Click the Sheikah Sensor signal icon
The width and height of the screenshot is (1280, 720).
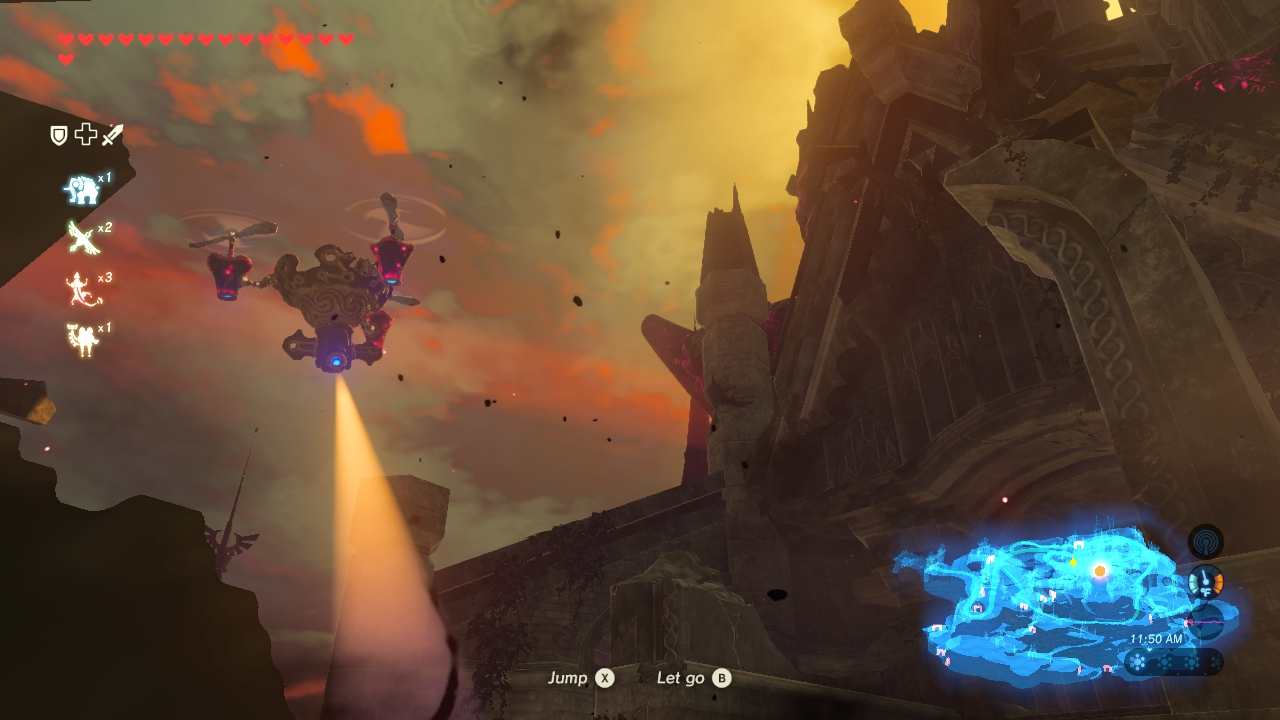pos(1205,542)
